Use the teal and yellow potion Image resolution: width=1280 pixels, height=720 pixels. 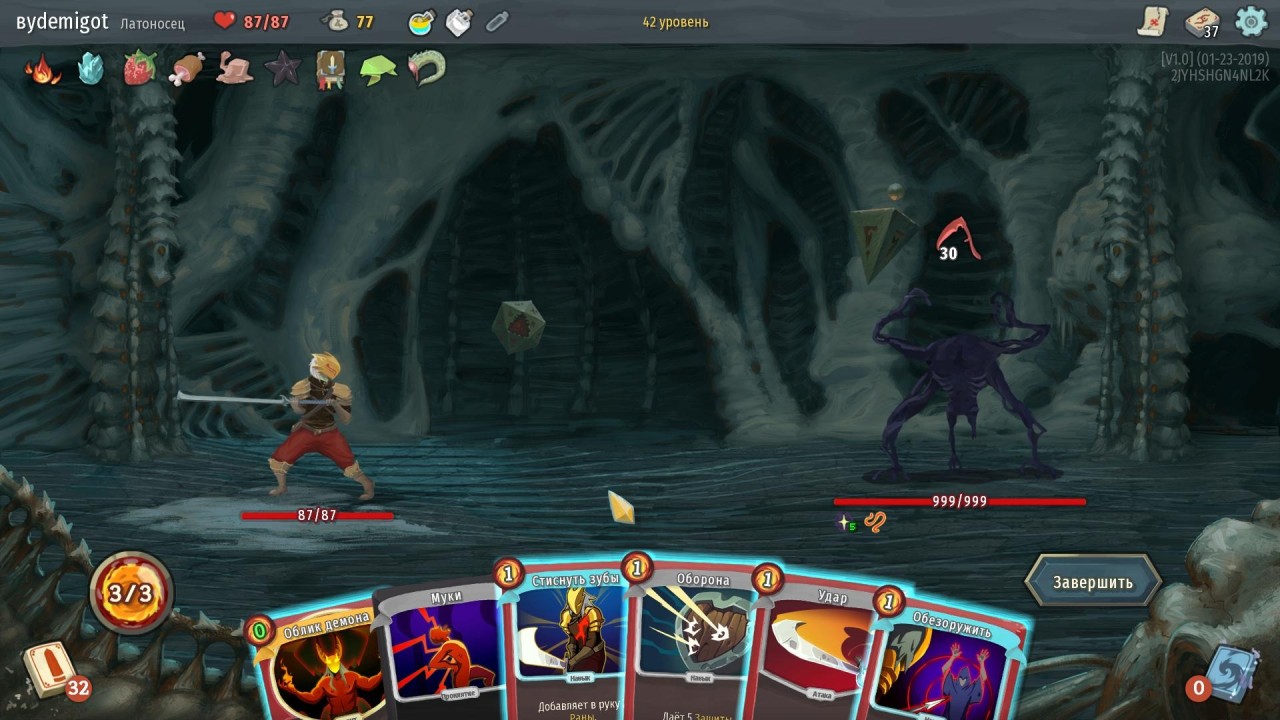pos(421,22)
